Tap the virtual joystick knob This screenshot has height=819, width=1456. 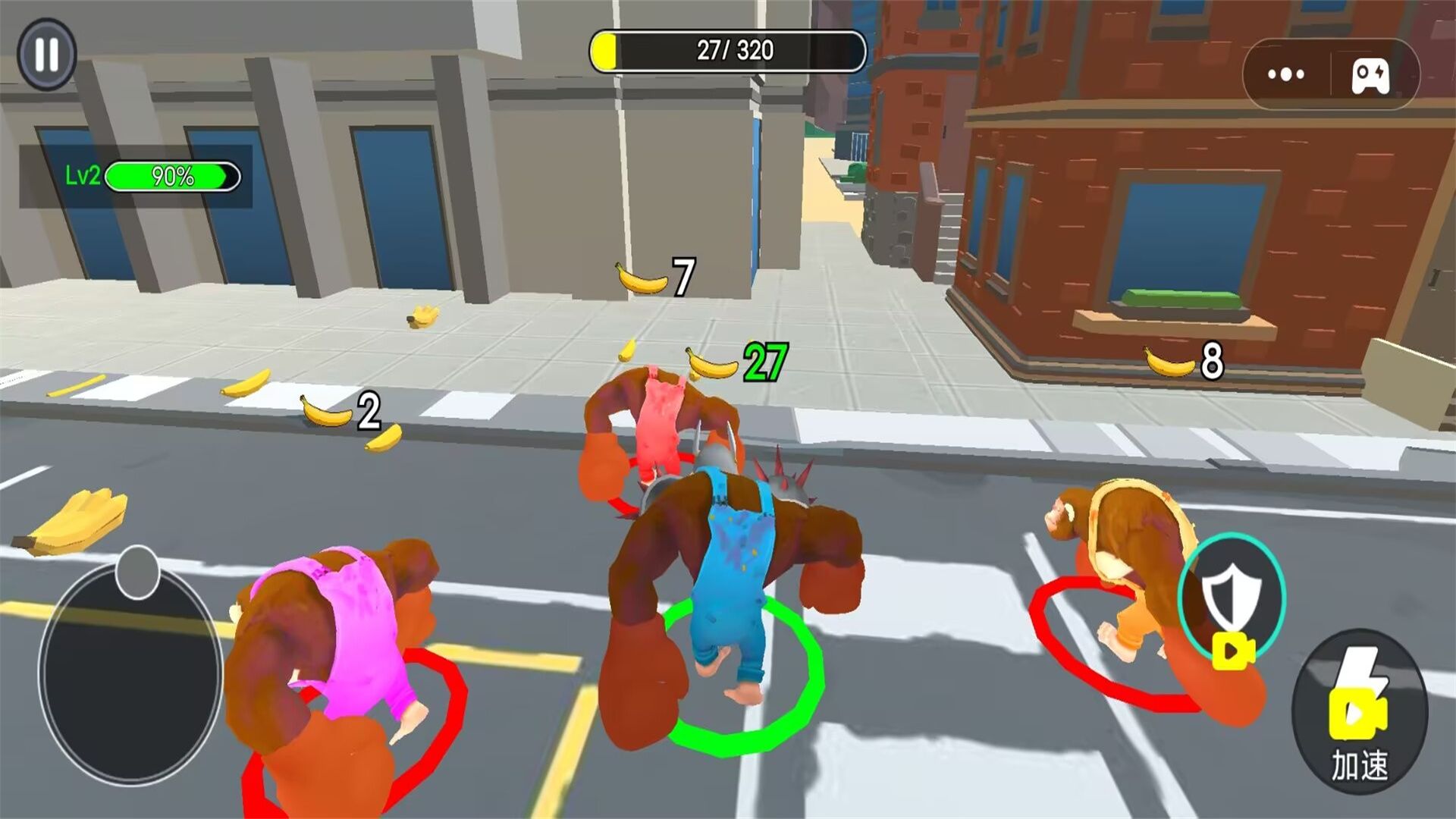[137, 573]
